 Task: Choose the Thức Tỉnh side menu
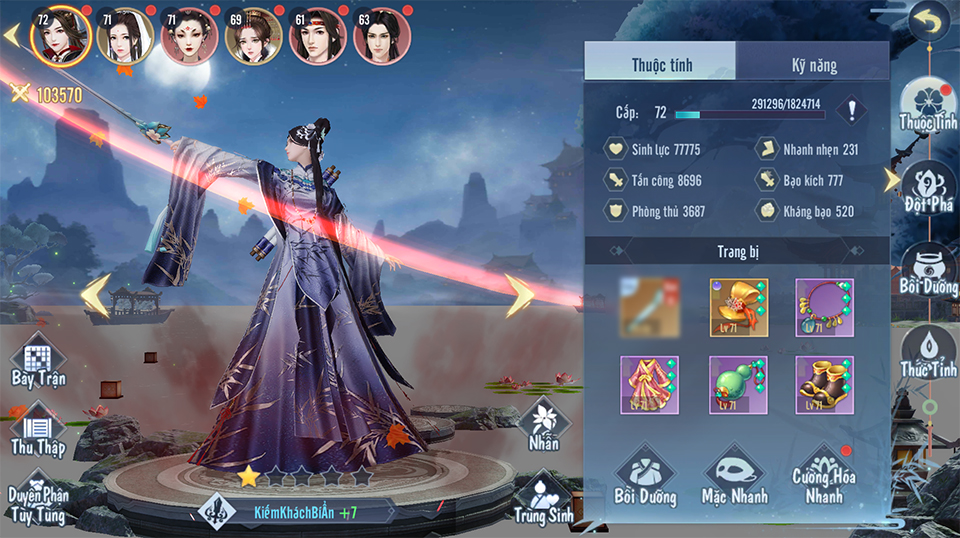point(927,352)
